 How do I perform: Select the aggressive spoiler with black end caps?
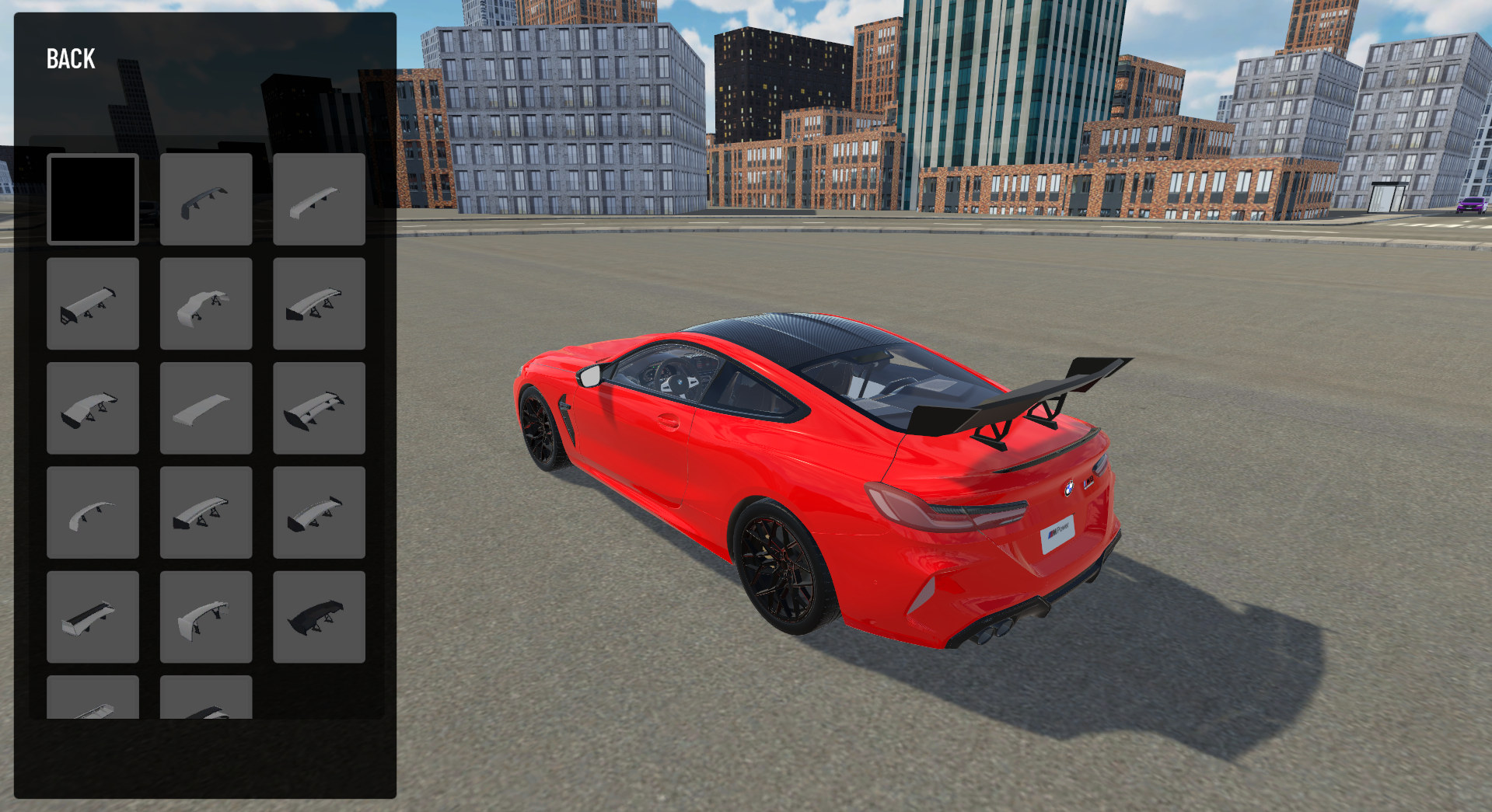(x=93, y=409)
